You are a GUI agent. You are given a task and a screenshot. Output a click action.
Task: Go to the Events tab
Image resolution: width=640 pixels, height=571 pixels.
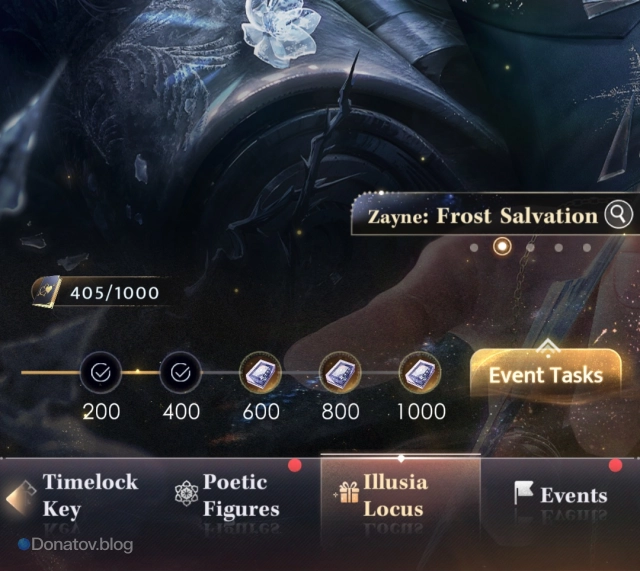pyautogui.click(x=560, y=495)
